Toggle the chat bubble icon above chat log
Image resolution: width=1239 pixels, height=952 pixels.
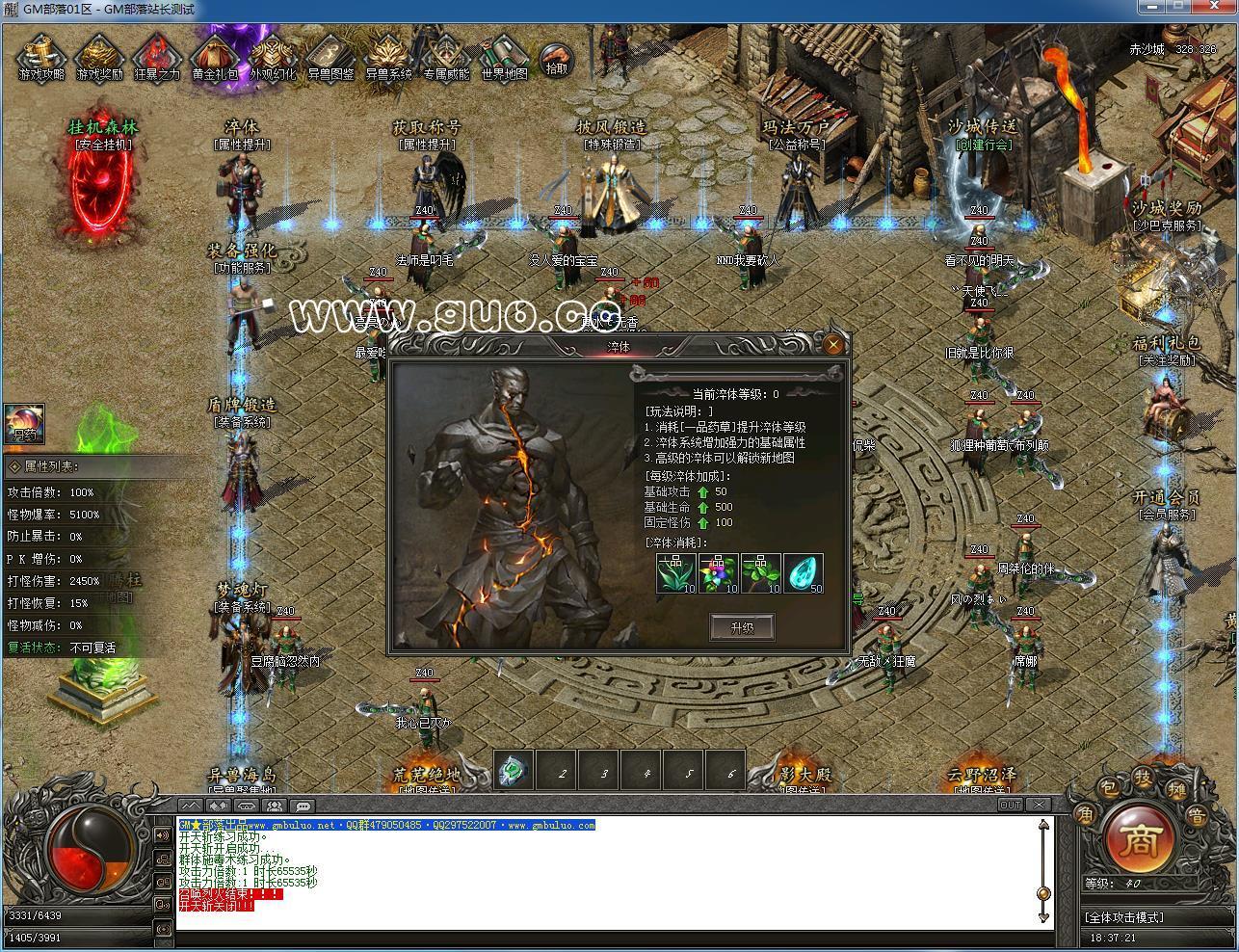(x=302, y=806)
